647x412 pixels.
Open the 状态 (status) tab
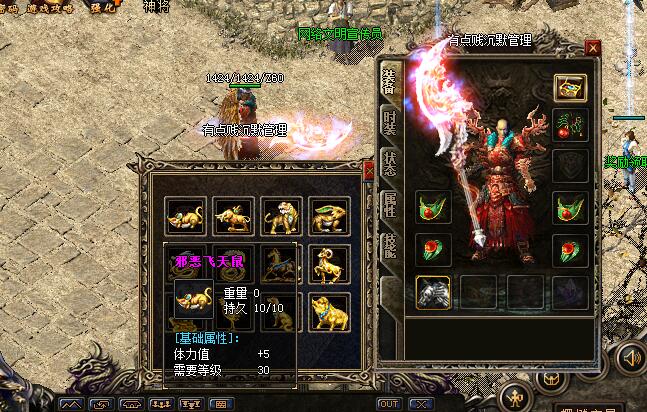point(390,165)
